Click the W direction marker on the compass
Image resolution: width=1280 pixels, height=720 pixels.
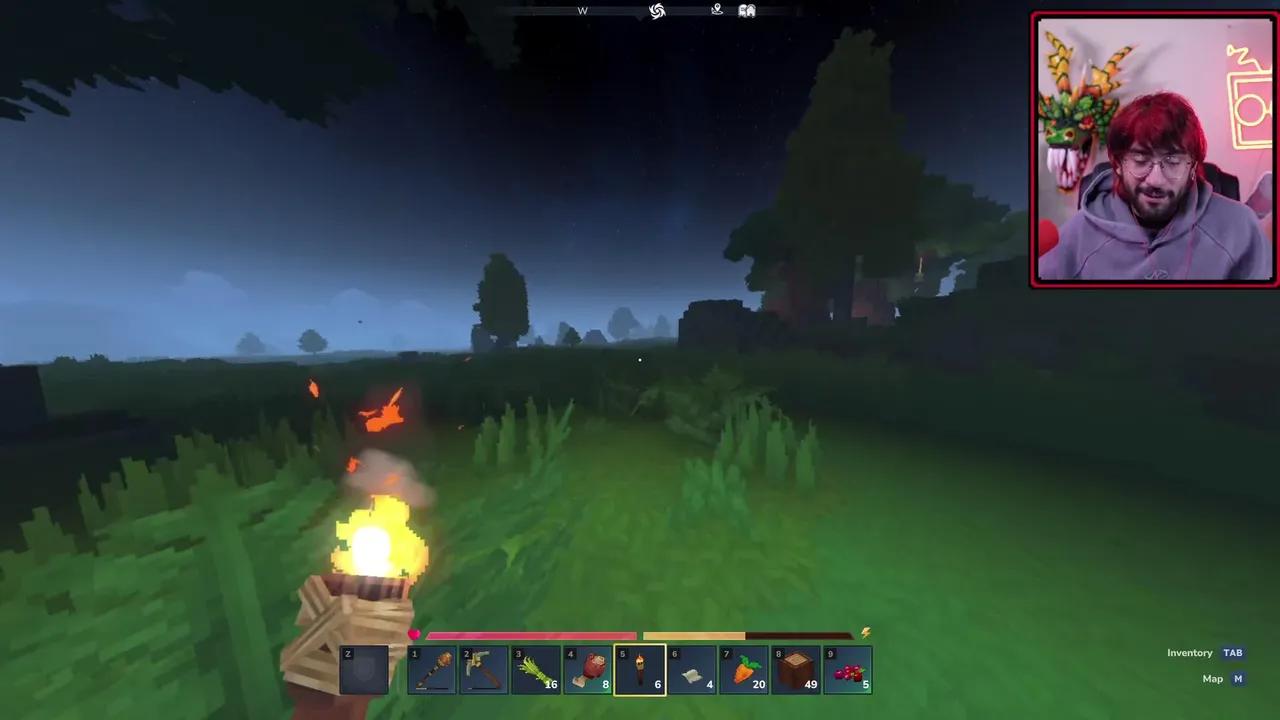point(583,10)
